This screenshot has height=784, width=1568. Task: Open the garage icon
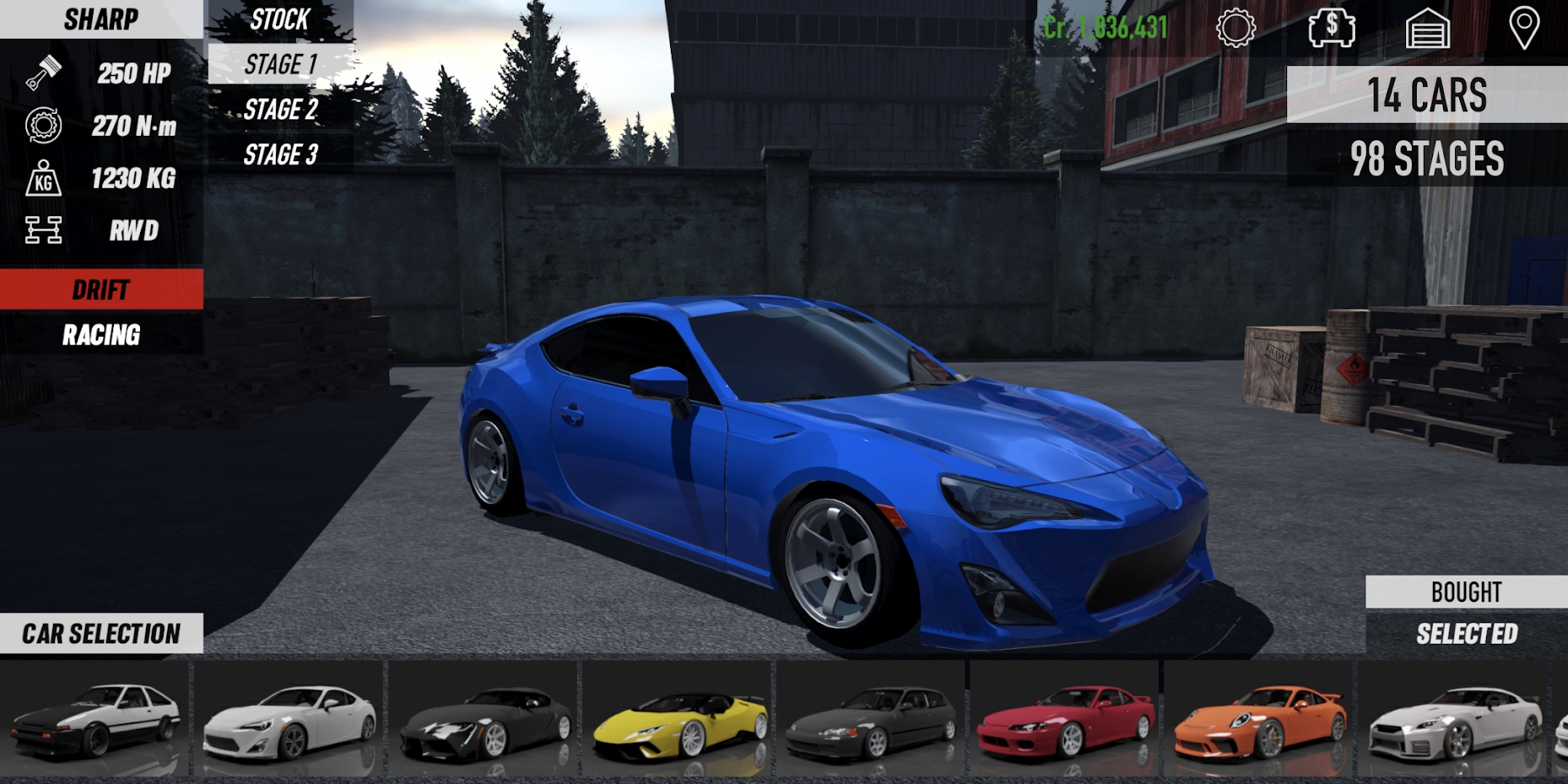(x=1428, y=29)
